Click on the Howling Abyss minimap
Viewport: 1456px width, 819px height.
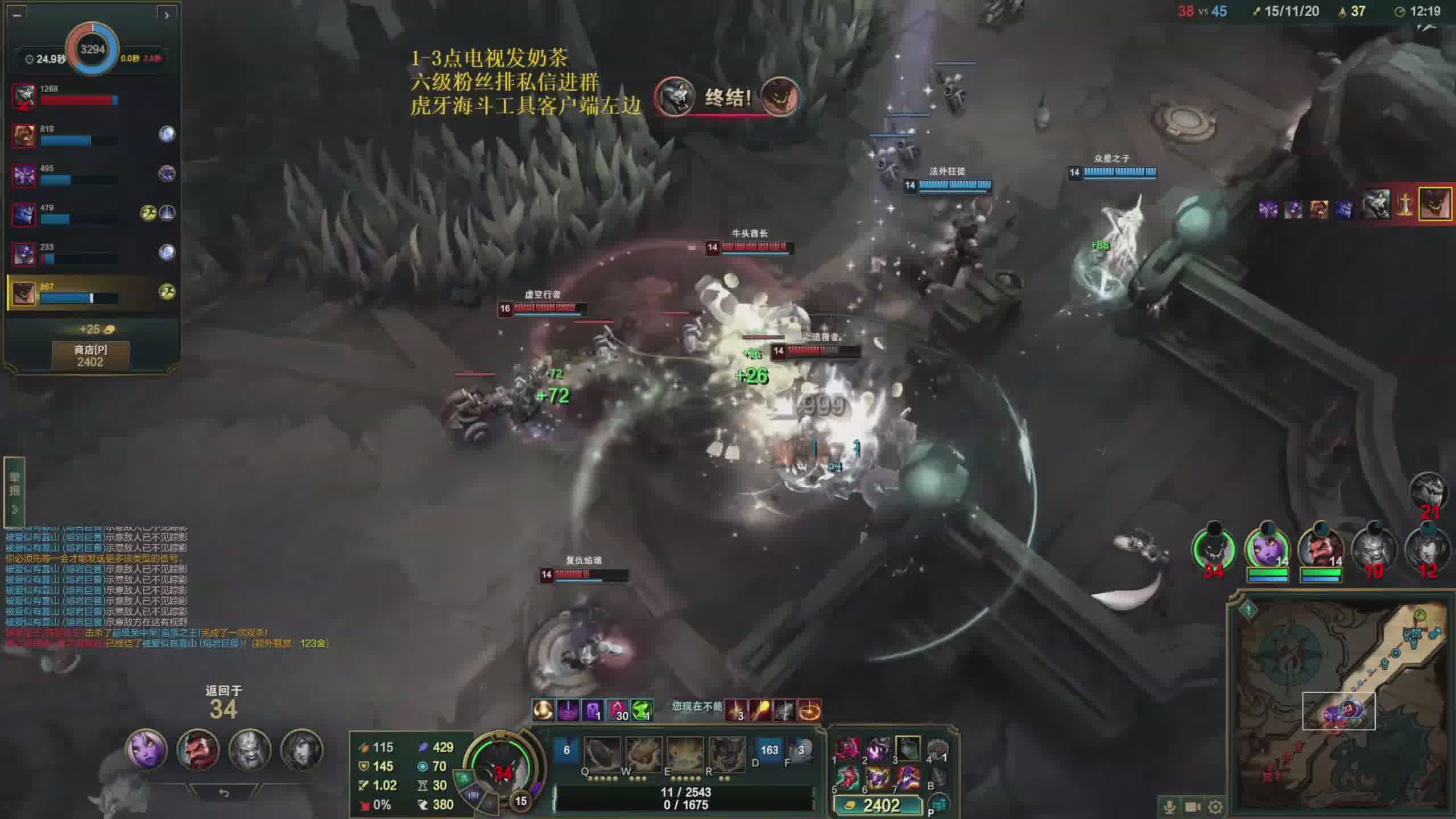pos(1342,705)
